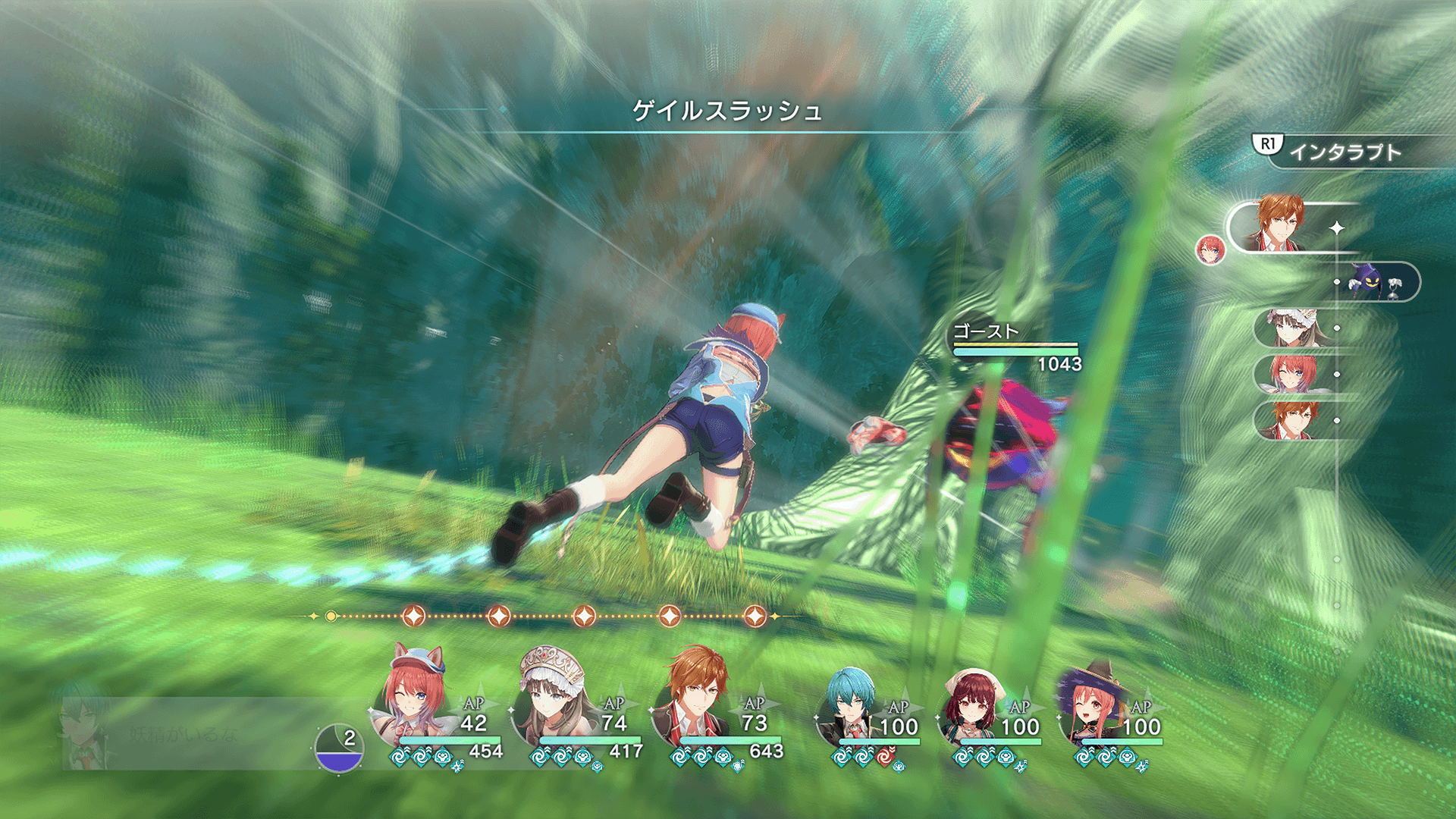Click the ghost enemy icon in turn order
This screenshot has width=1456, height=819.
point(1371,282)
